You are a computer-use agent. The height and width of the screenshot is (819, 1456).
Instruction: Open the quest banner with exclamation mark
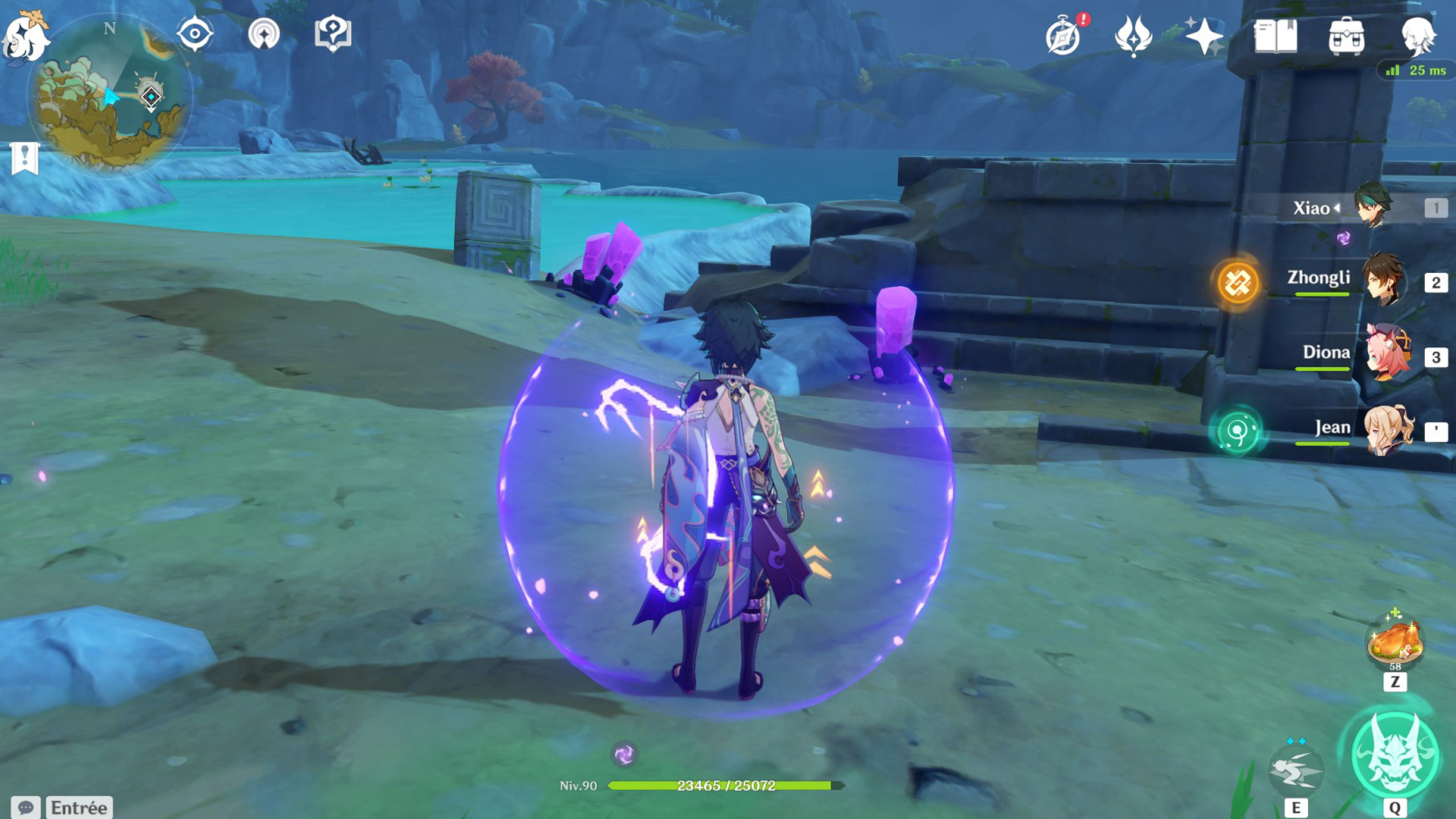pos(25,158)
